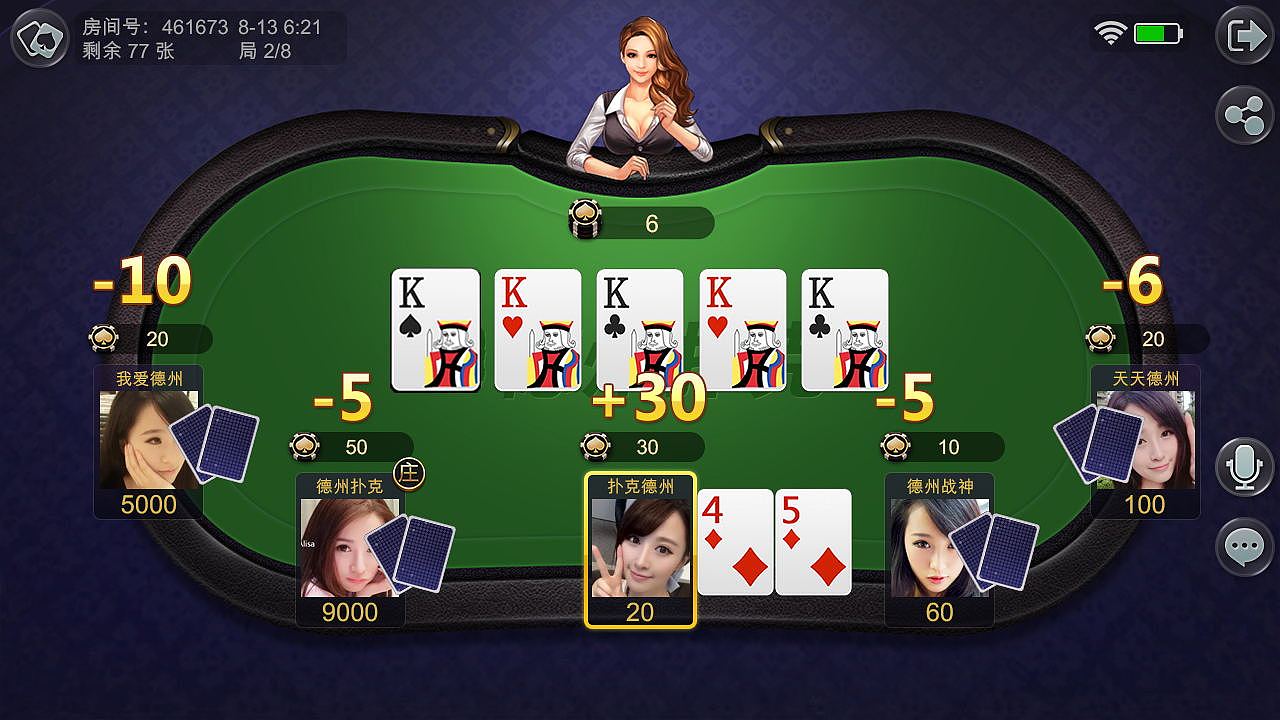Tap player 扑克德州's highlighted avatar
Screen dimensions: 1280x720
coord(640,545)
